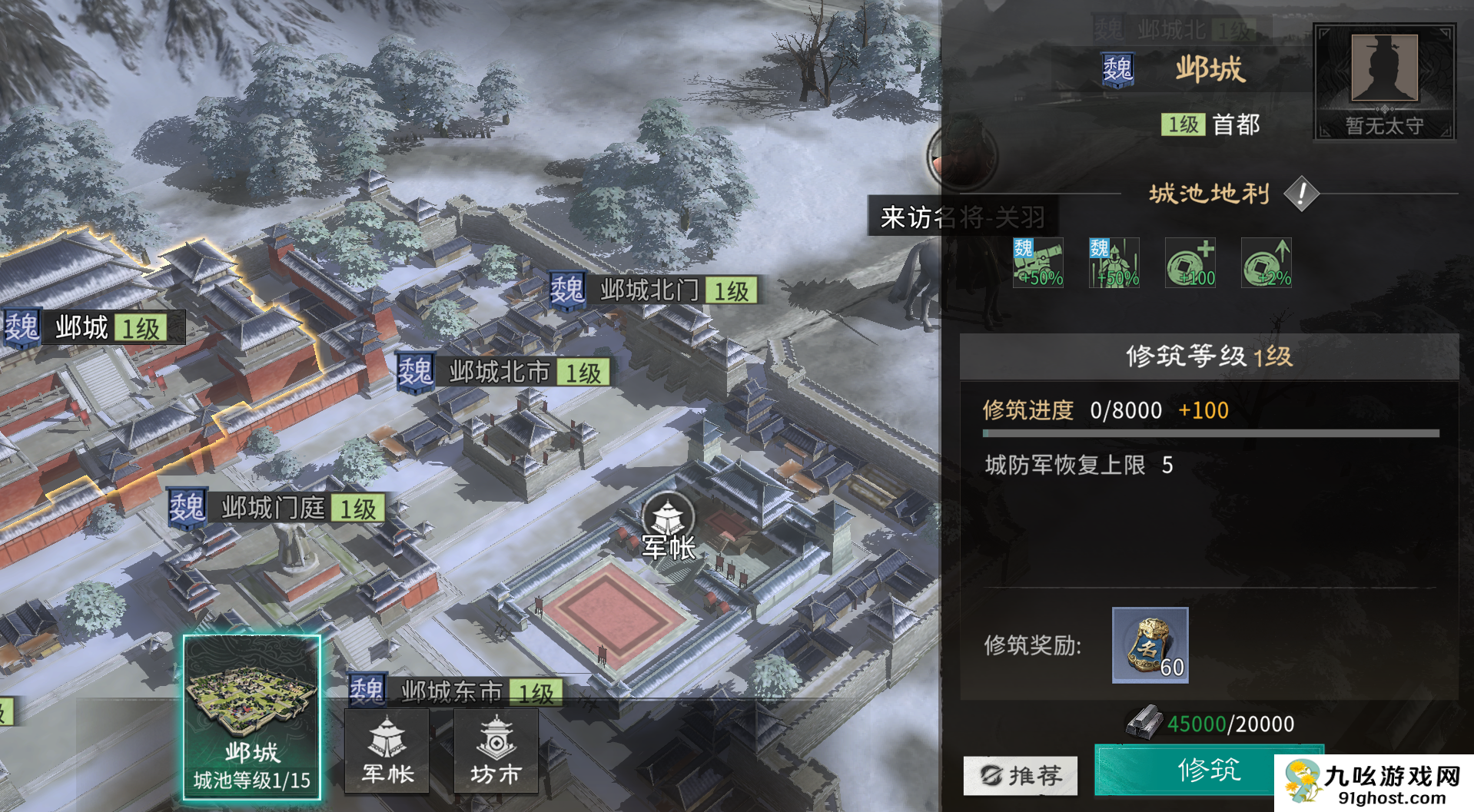Click the cannon +50% siege bonus icon
The width and height of the screenshot is (1474, 812).
coord(1037,263)
